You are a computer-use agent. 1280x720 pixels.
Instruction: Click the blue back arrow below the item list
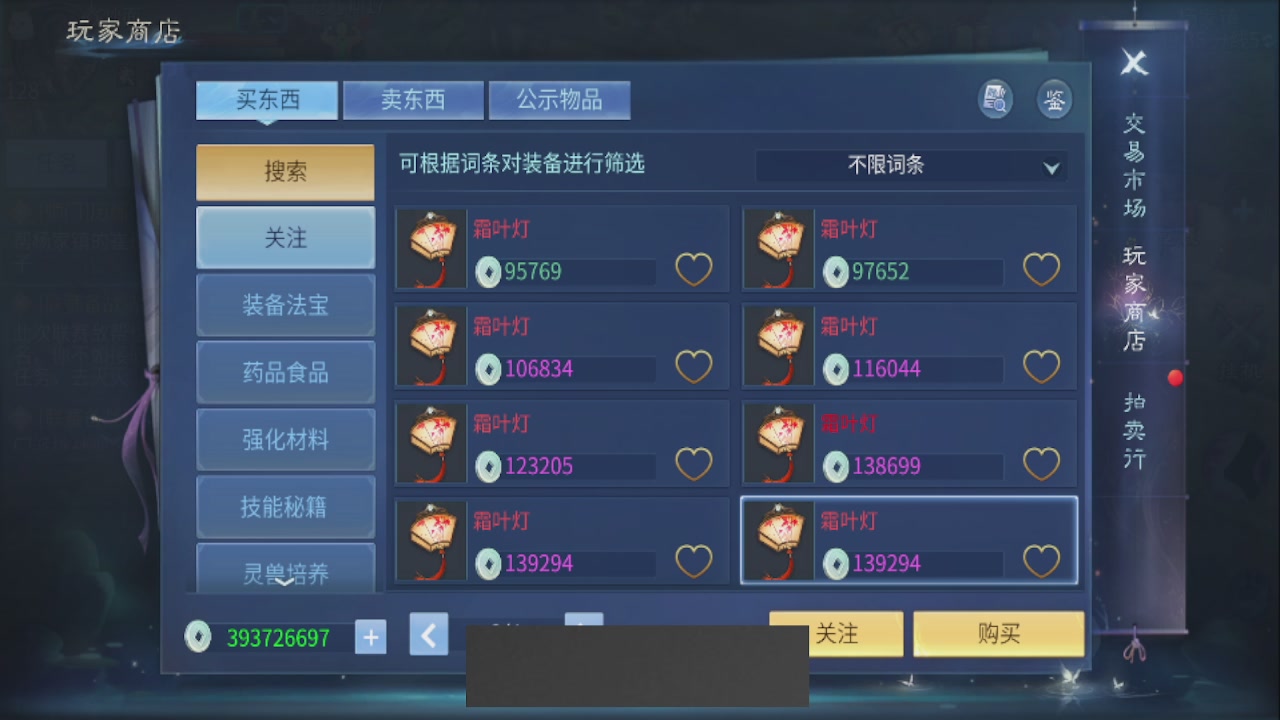click(428, 634)
